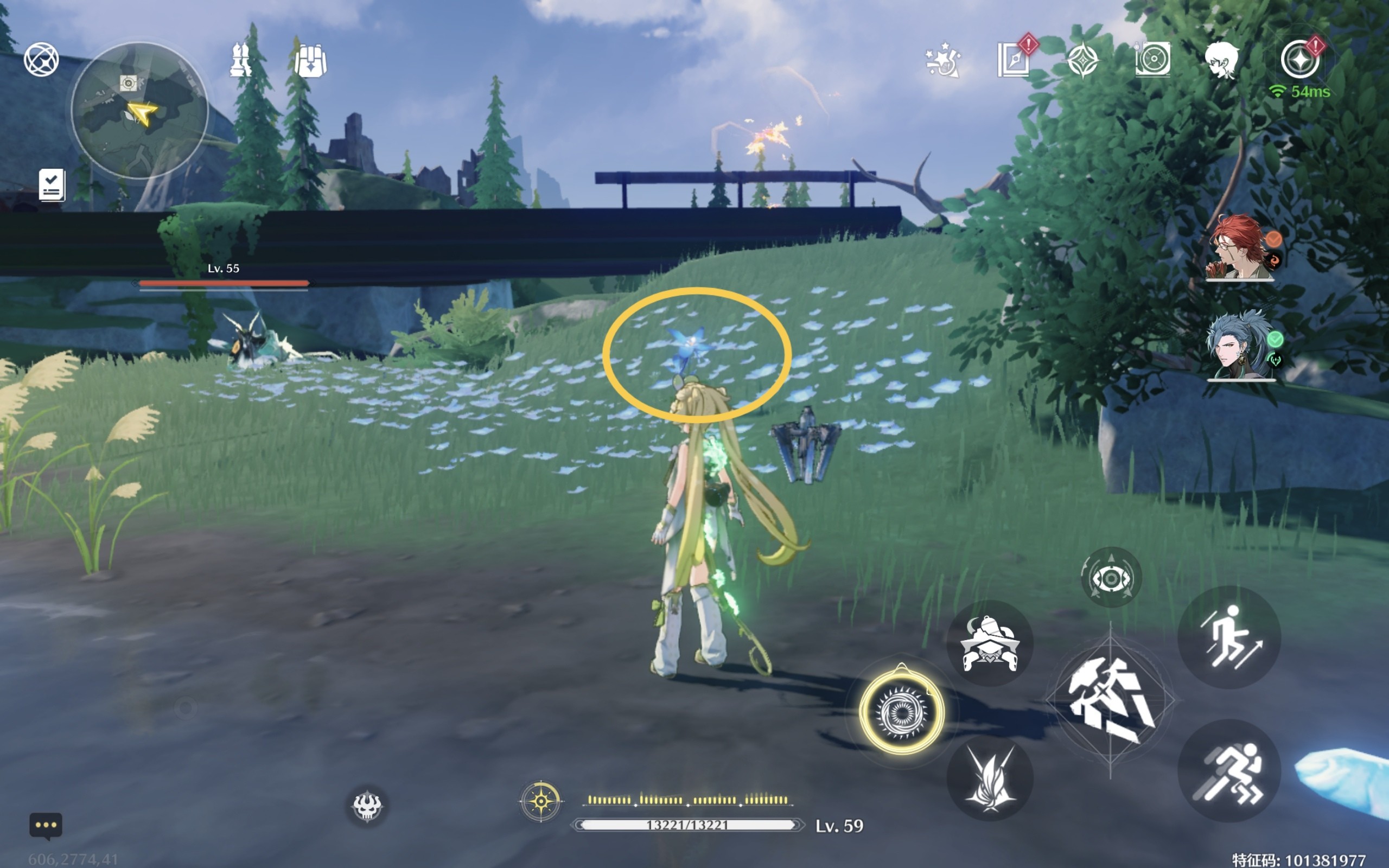Image resolution: width=1389 pixels, height=868 pixels.
Task: Open the circular target events icon
Action: pyautogui.click(x=1152, y=59)
